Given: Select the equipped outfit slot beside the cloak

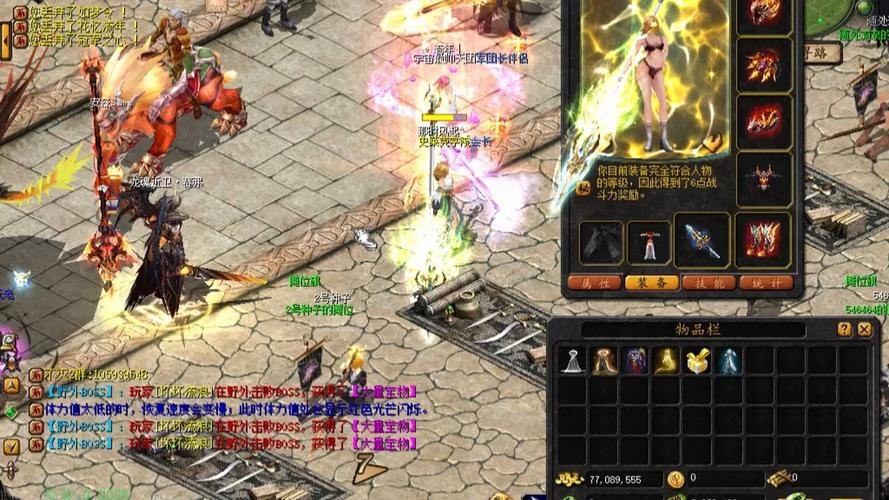Looking at the screenshot, I should pos(648,242).
